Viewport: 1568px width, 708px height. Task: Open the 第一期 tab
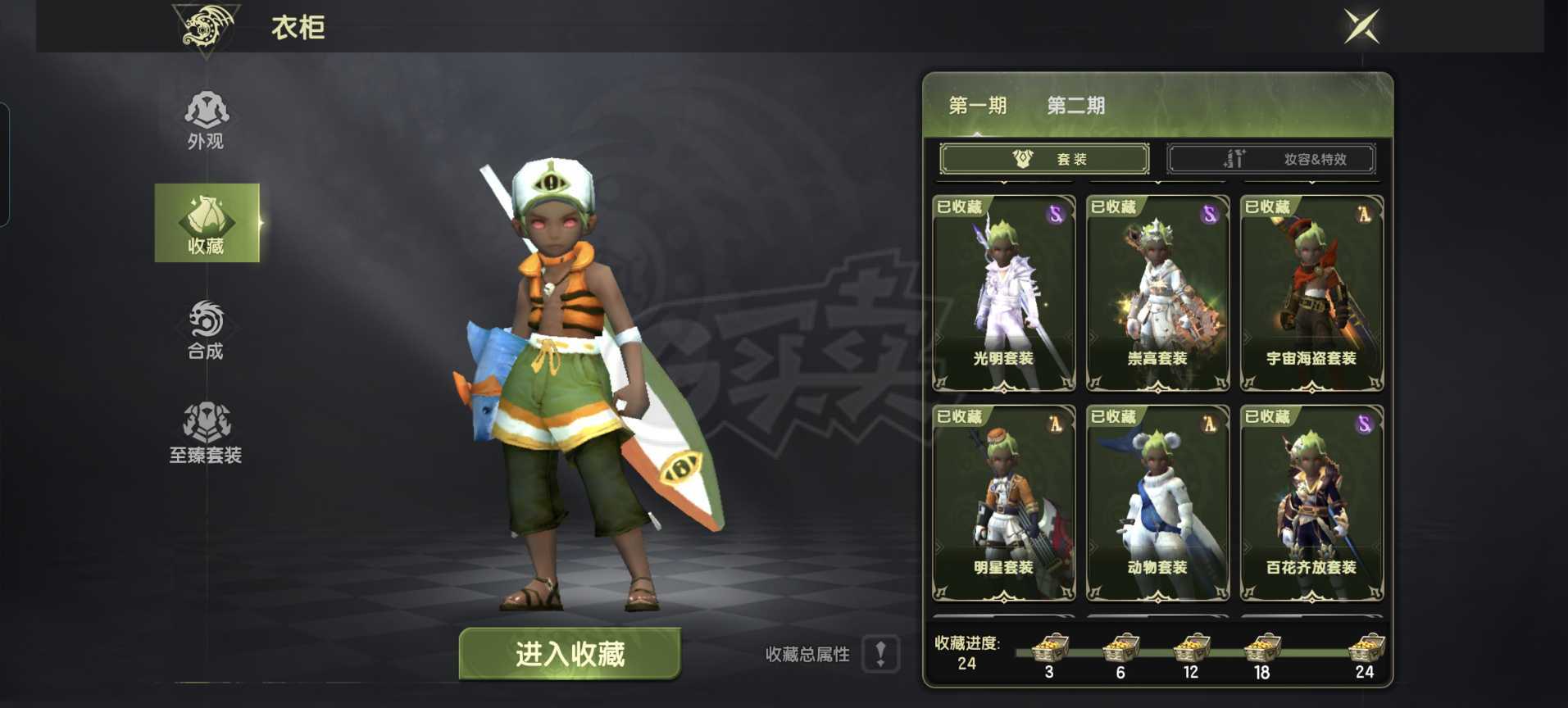(979, 105)
